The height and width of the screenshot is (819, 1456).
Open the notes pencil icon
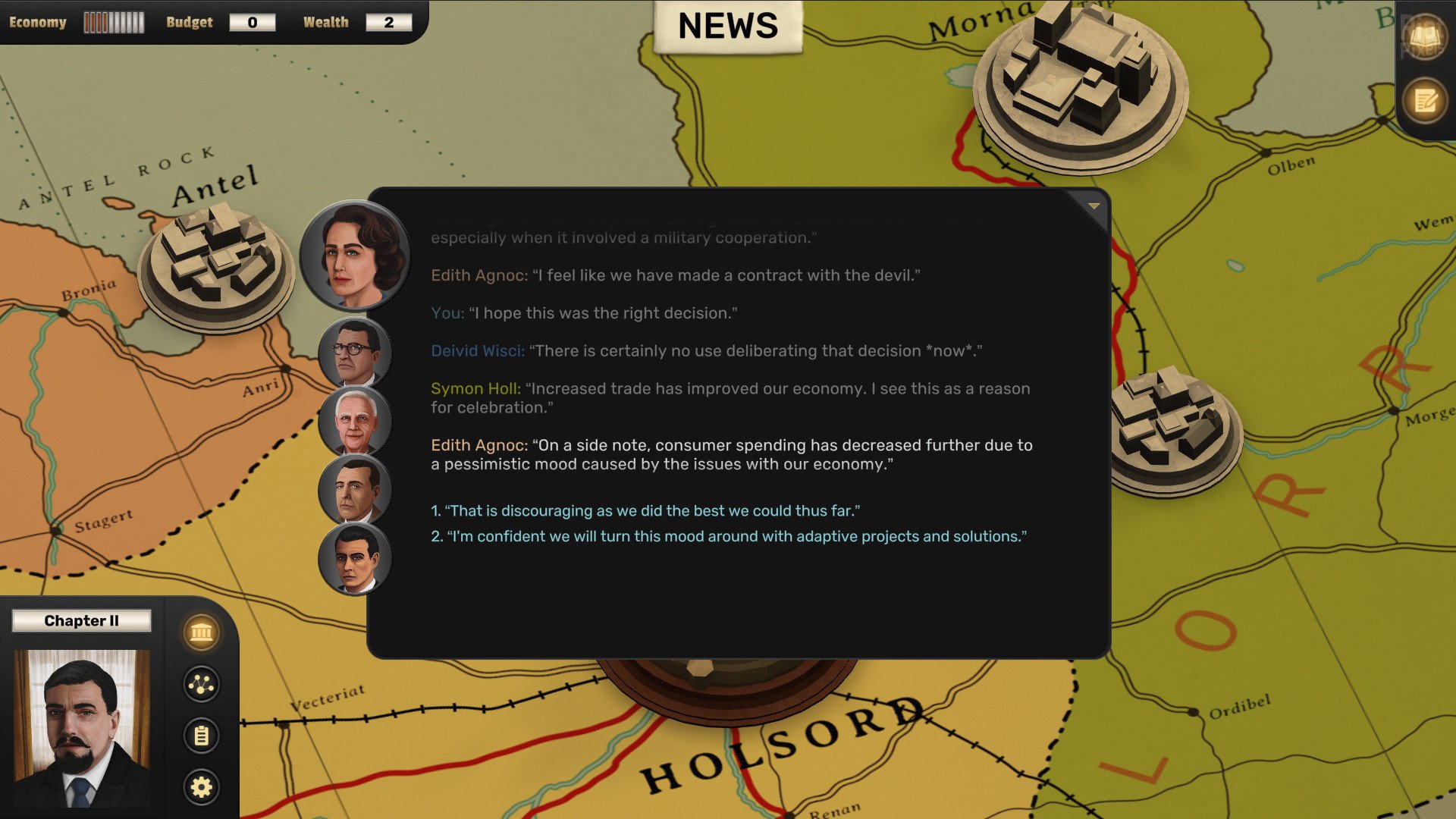1426,100
